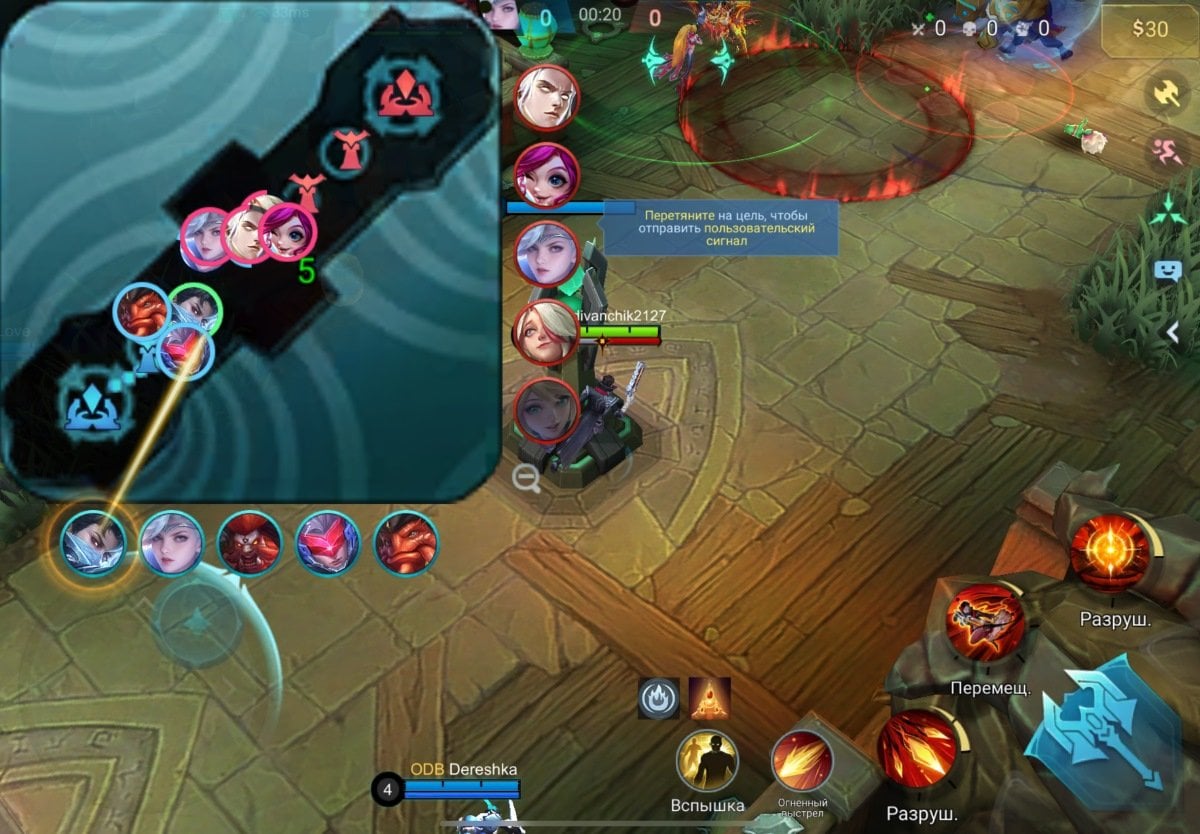Select the masked ally hero portrait
This screenshot has height=834, width=1200.
(x=93, y=544)
